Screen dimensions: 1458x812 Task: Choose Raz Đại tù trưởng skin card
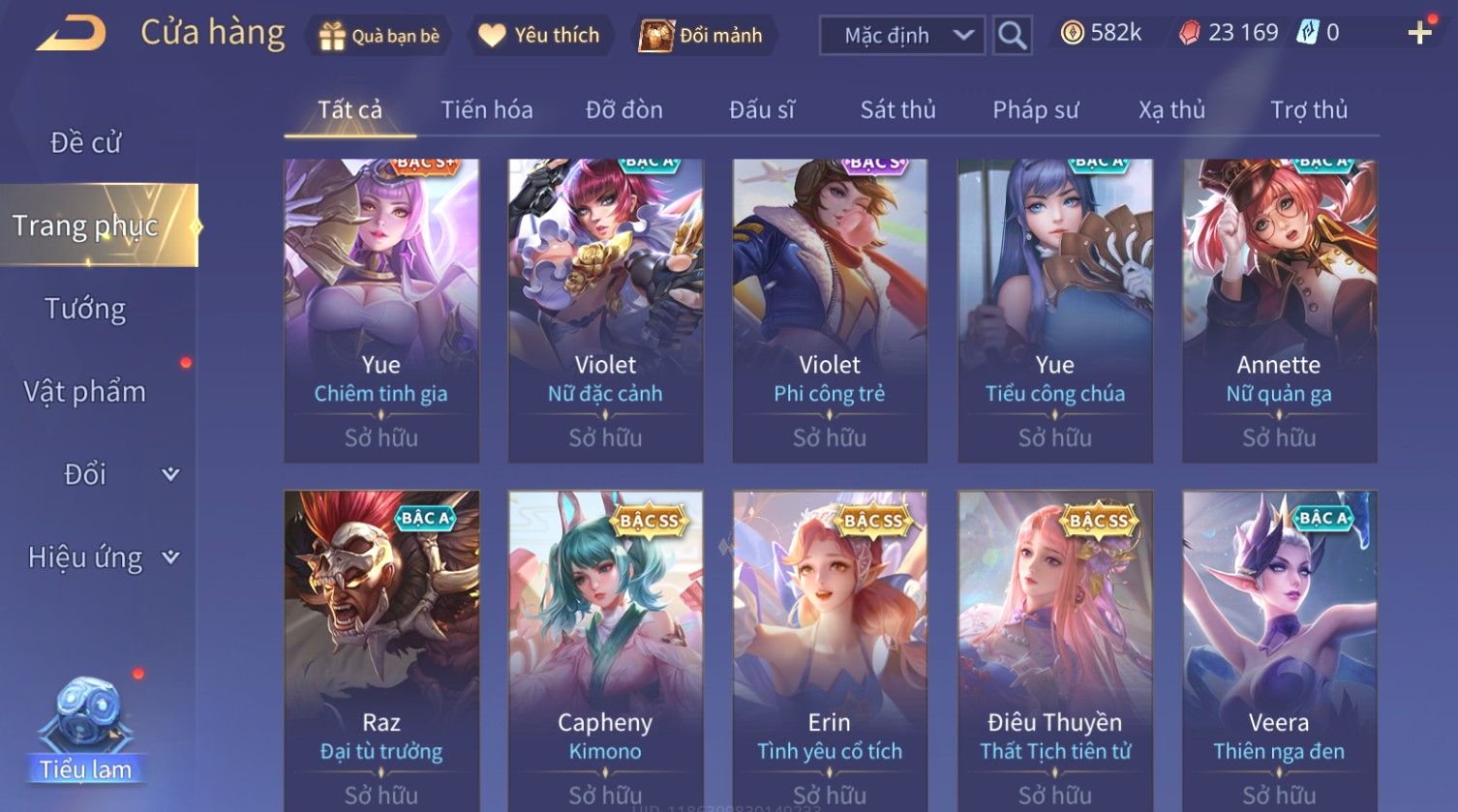380,648
